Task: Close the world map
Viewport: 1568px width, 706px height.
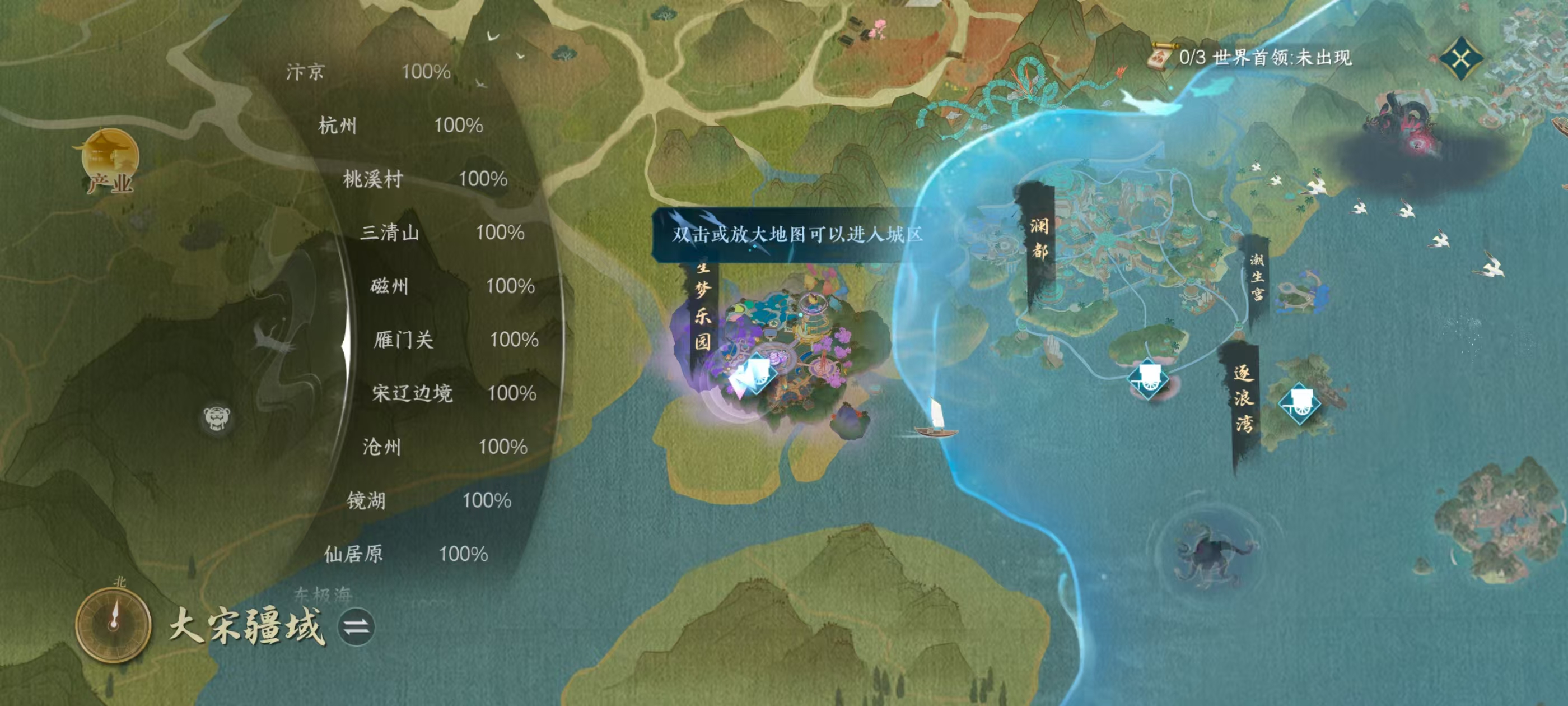Action: [1461, 58]
